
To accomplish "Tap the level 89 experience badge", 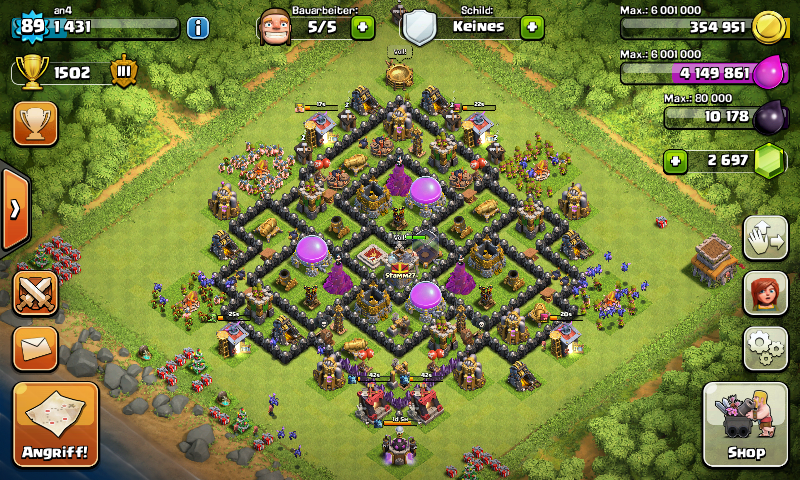I will point(31,27).
